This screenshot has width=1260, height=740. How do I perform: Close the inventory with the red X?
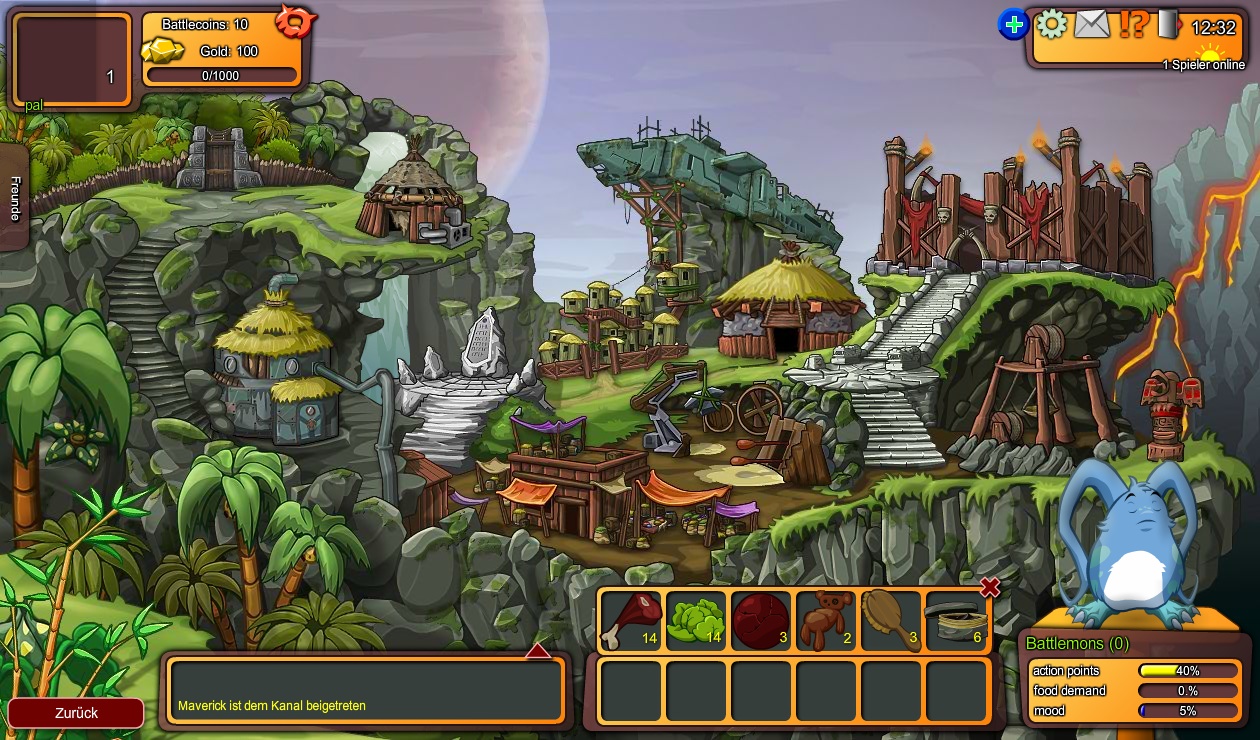[x=990, y=587]
